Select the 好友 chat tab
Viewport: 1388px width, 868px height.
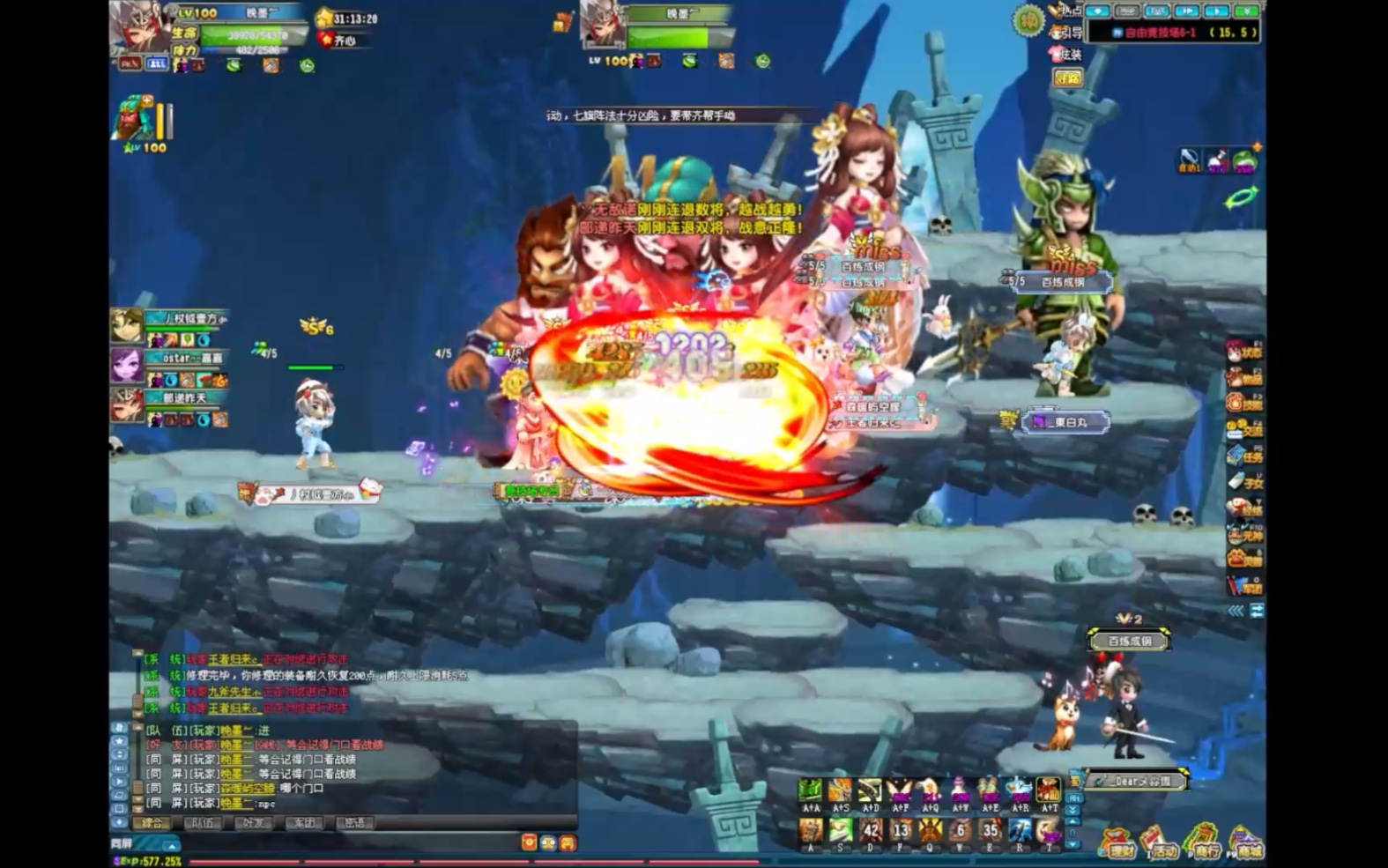pyautogui.click(x=254, y=823)
